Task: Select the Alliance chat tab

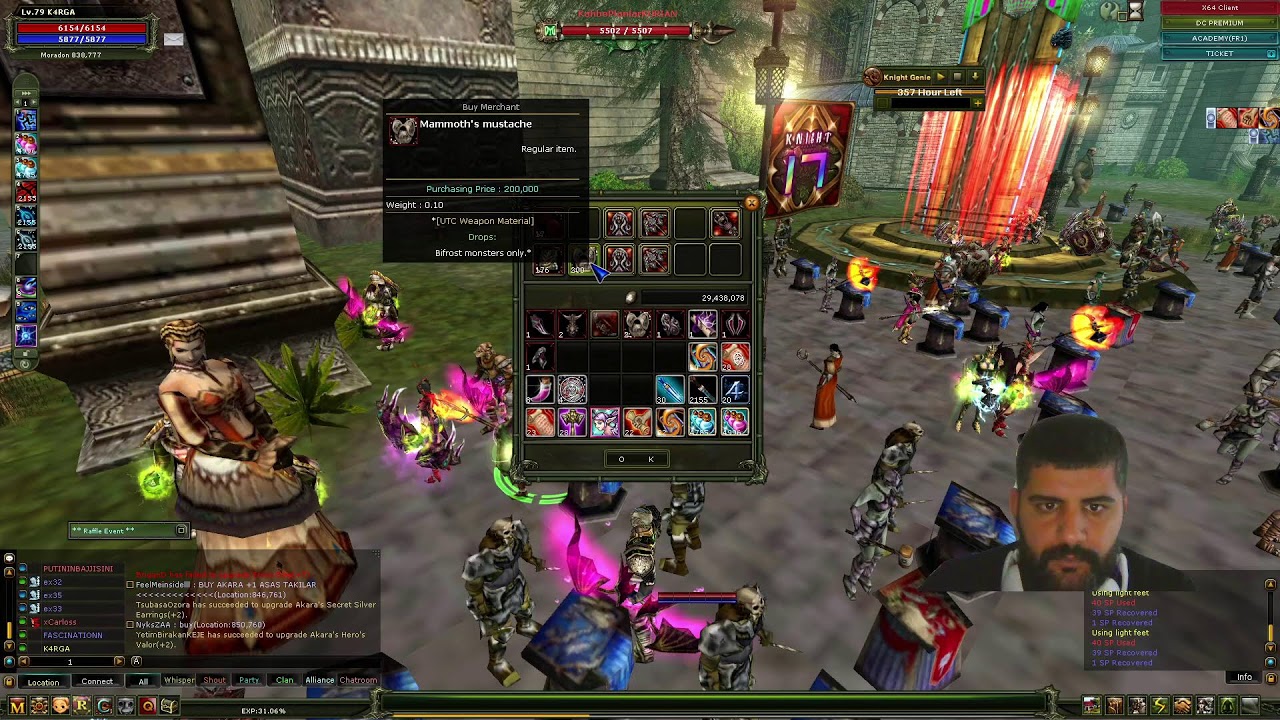Action: pyautogui.click(x=320, y=681)
